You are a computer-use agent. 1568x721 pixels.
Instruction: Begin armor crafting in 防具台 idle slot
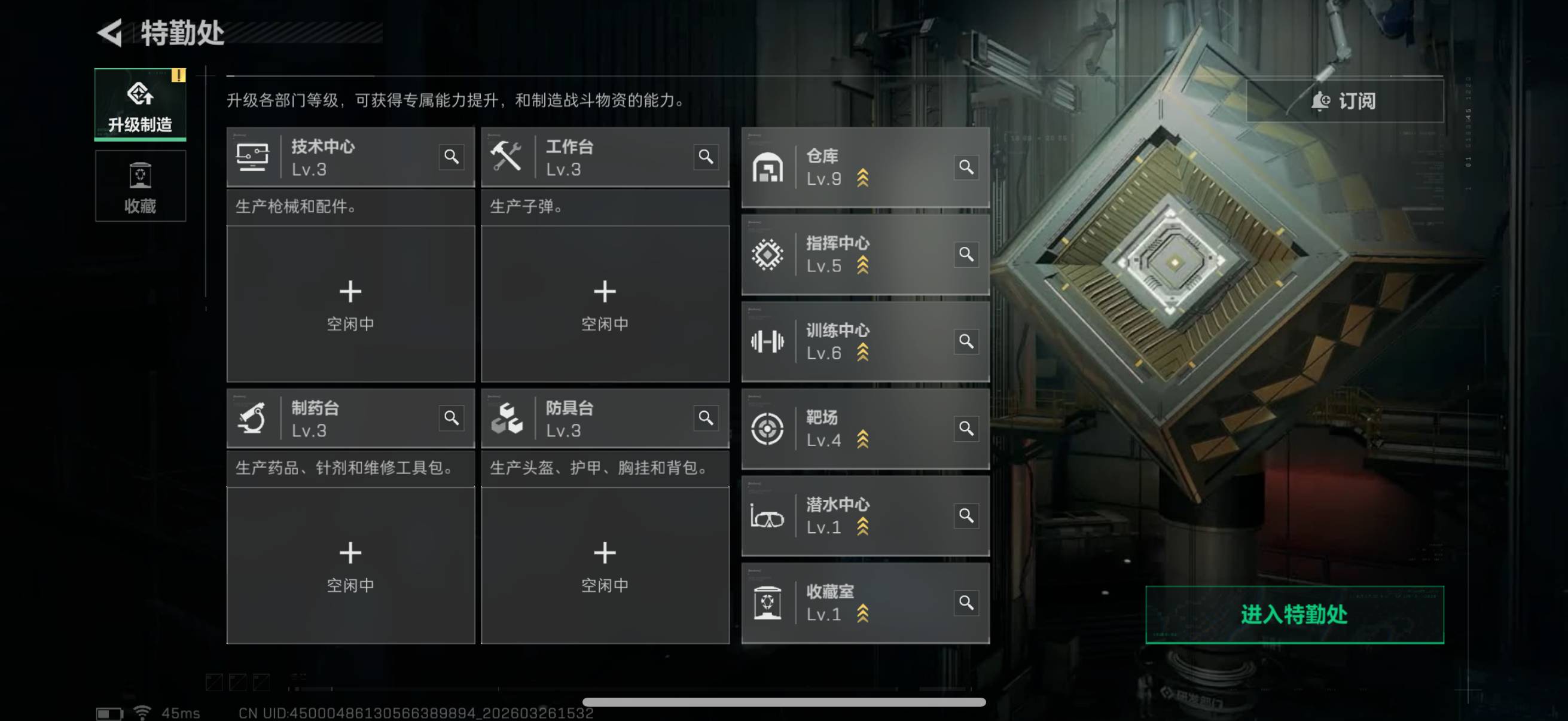point(605,565)
